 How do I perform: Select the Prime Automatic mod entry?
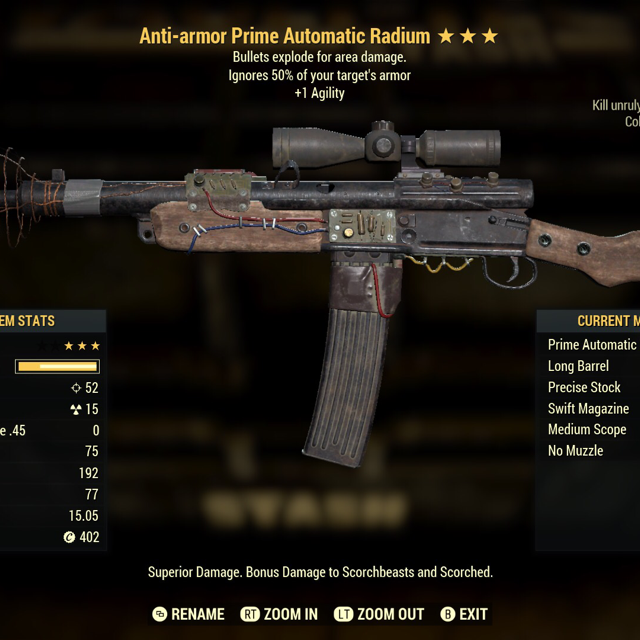(592, 345)
